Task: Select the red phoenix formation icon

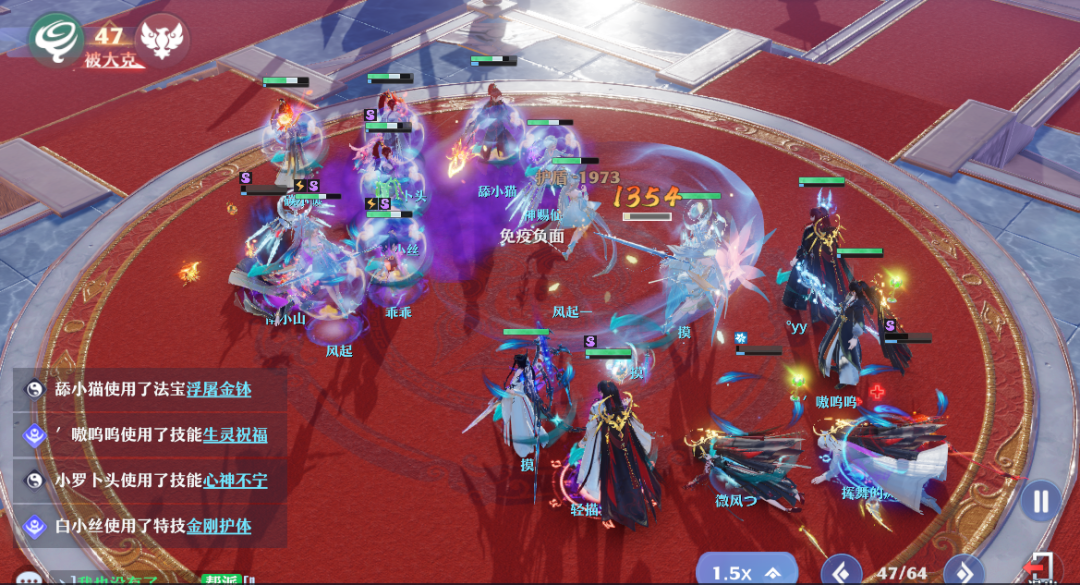Action: (162, 38)
